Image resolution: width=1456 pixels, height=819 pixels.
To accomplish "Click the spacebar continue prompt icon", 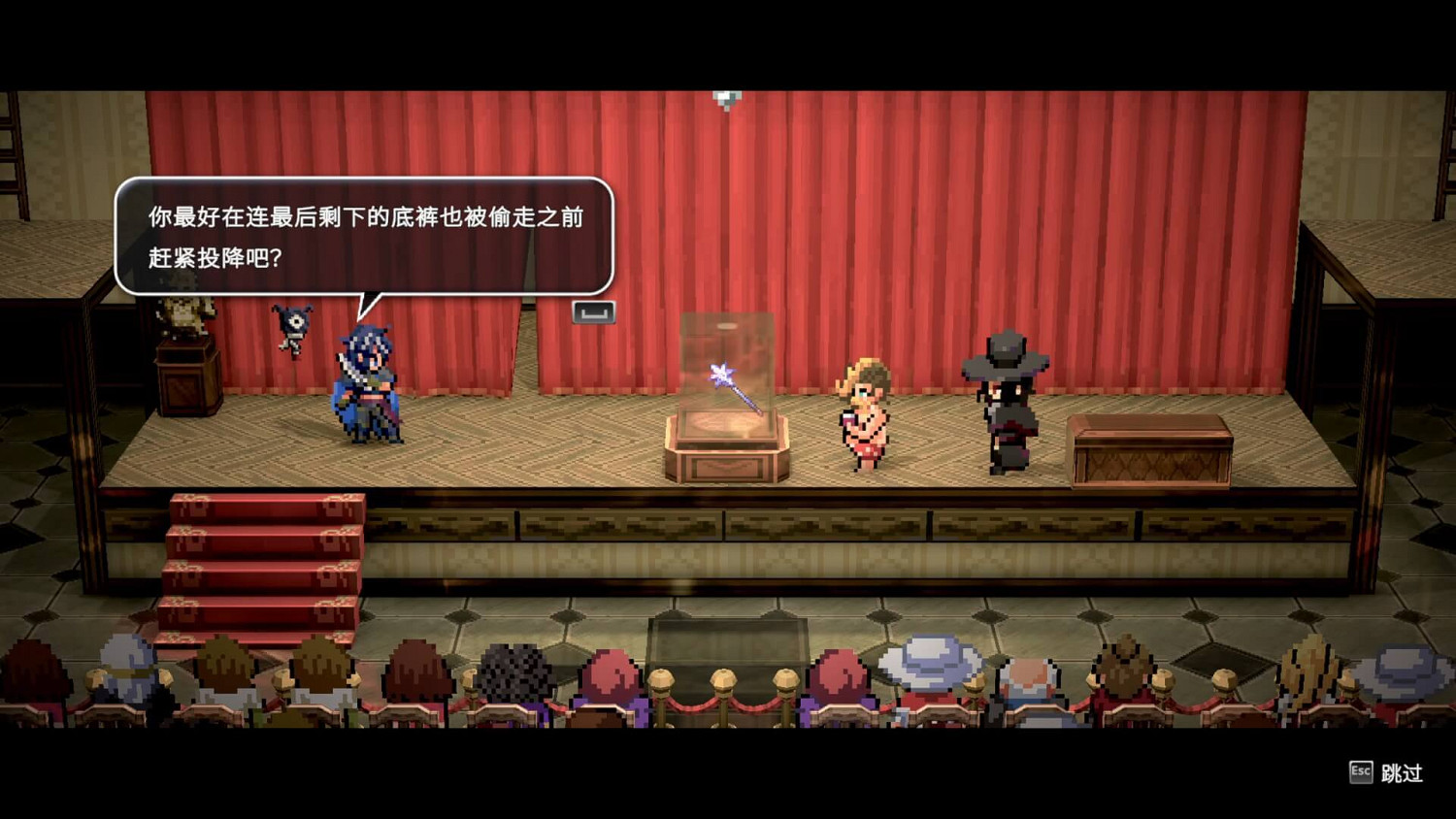I will 592,313.
